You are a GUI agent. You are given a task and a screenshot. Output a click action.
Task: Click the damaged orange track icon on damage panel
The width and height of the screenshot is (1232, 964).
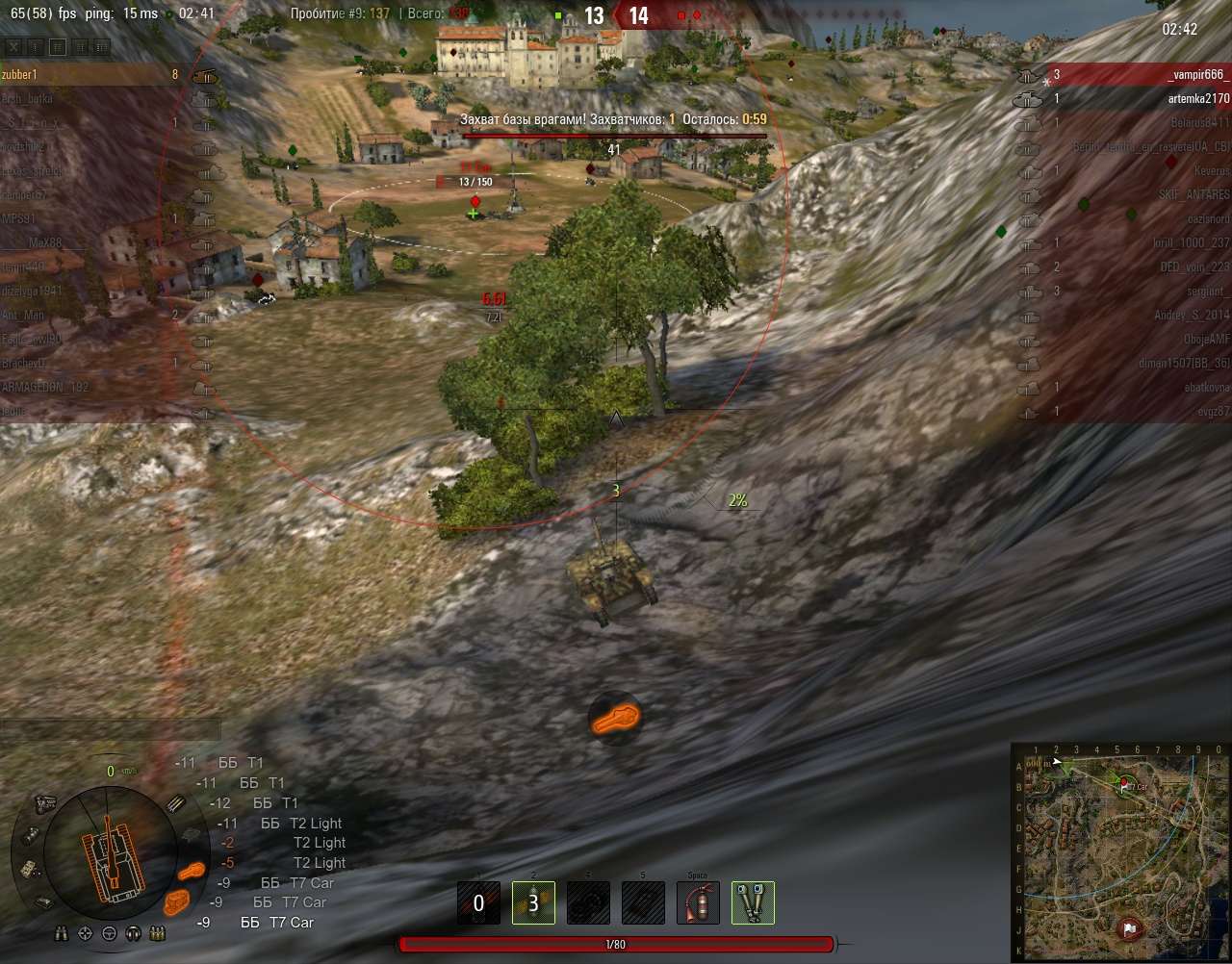177,901
